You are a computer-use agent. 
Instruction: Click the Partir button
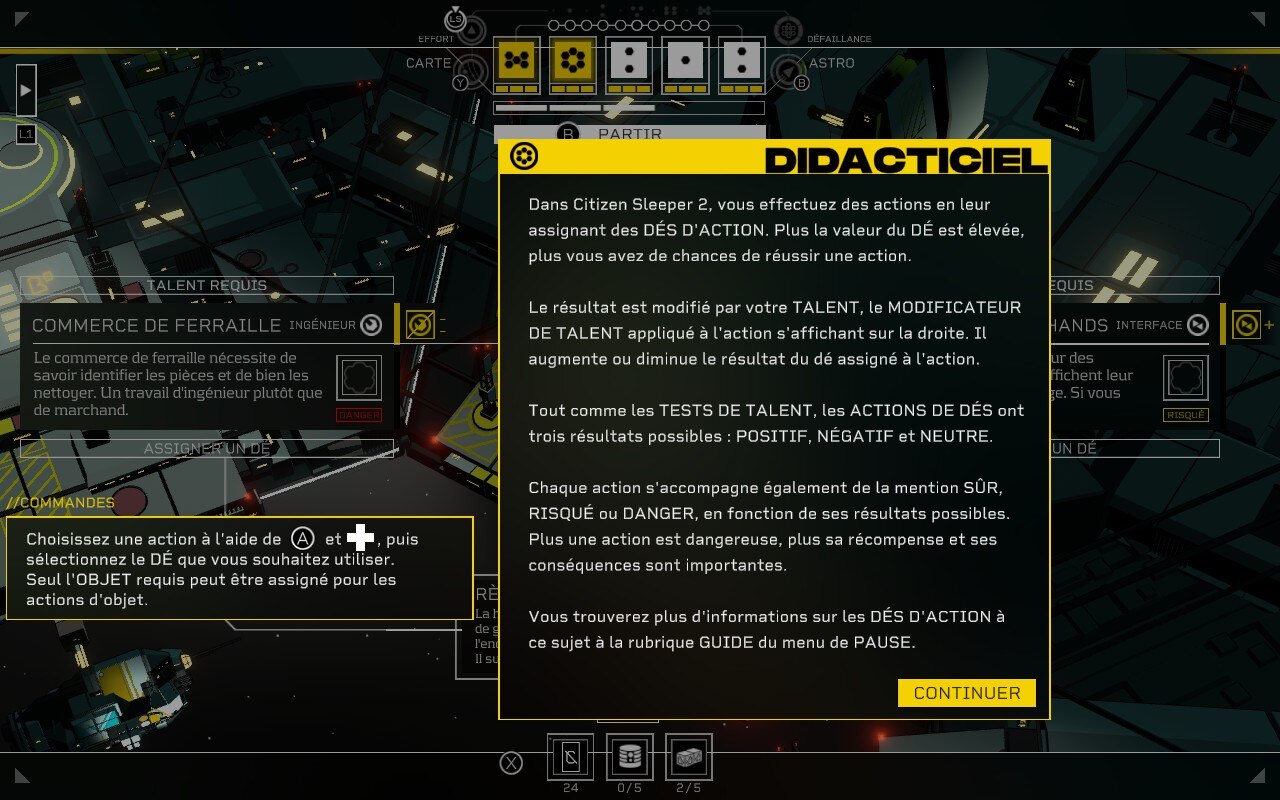629,133
